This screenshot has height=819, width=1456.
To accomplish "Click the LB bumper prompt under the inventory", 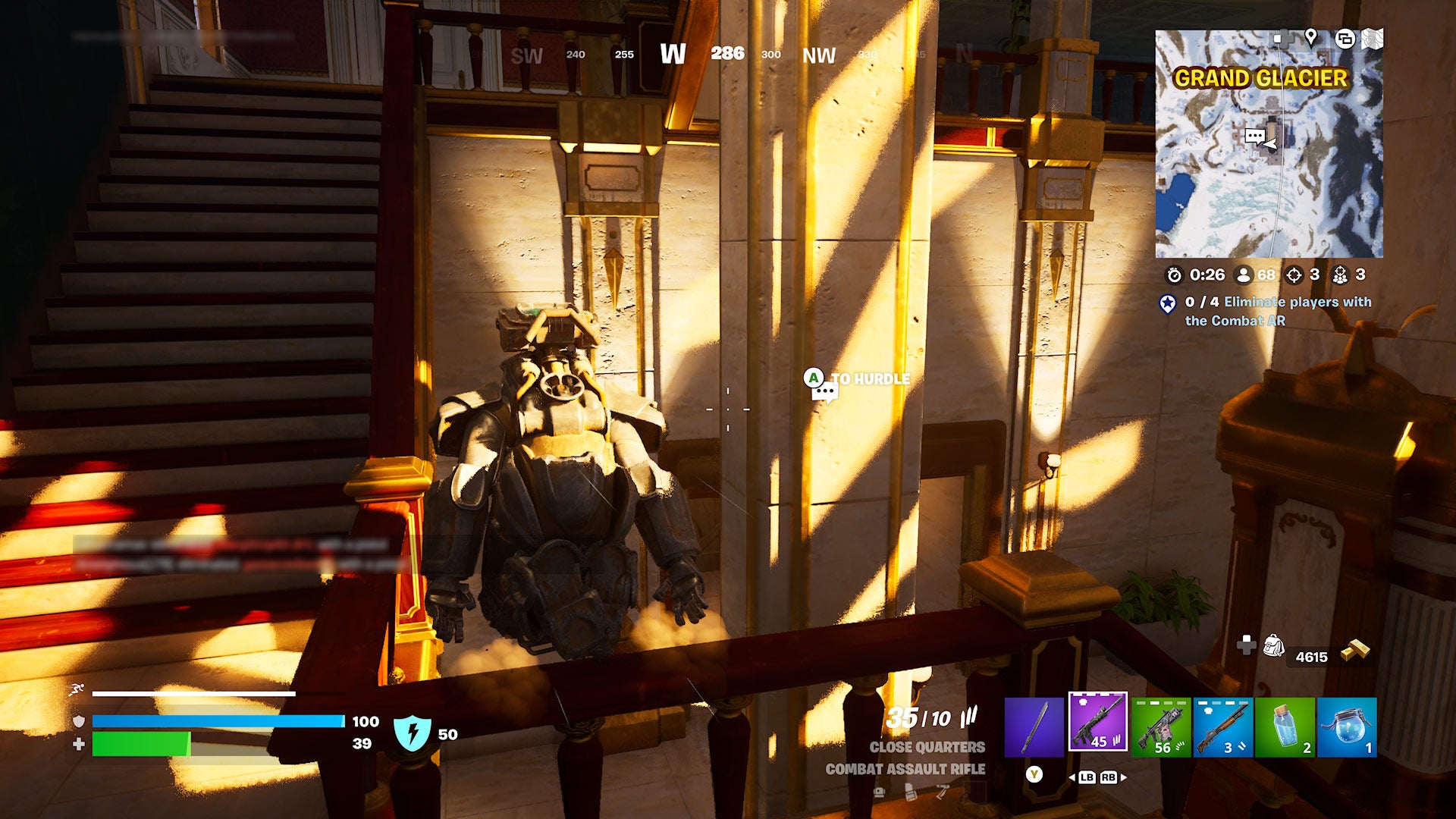I will (1086, 777).
